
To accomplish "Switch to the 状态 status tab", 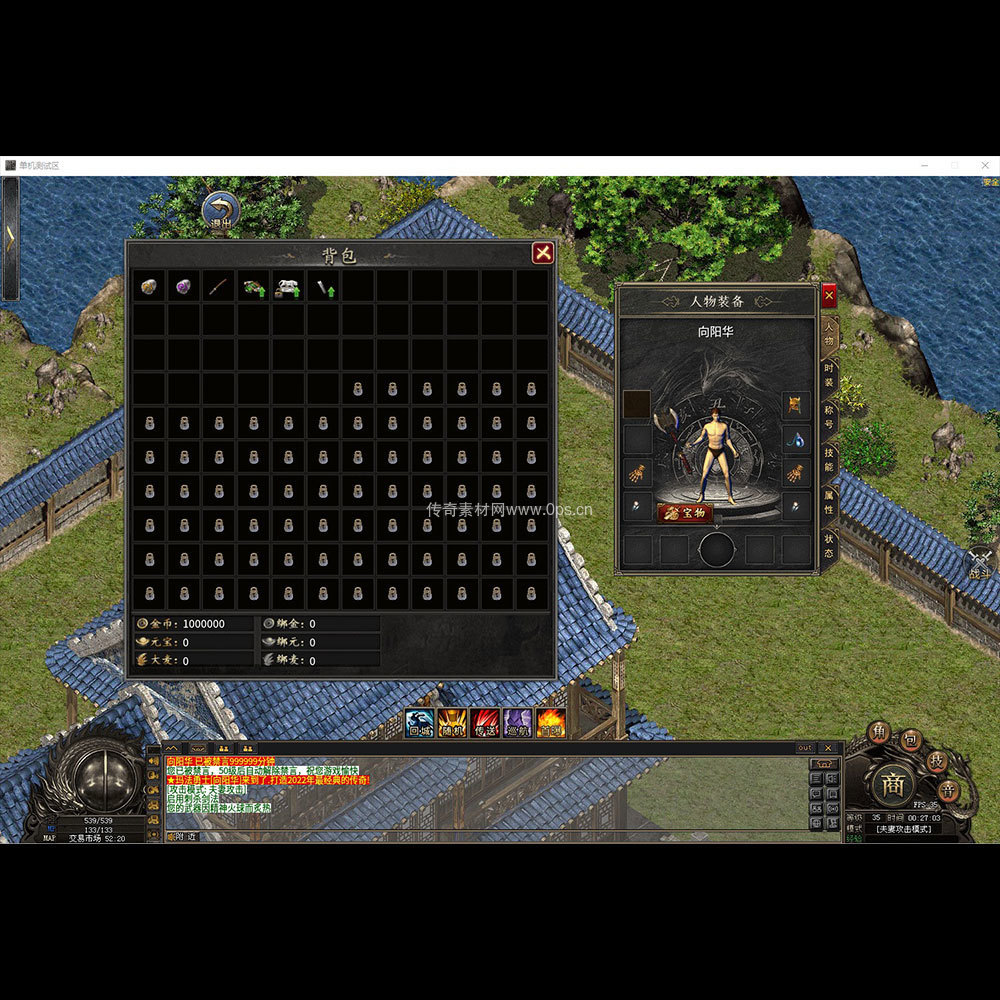I will [x=829, y=546].
